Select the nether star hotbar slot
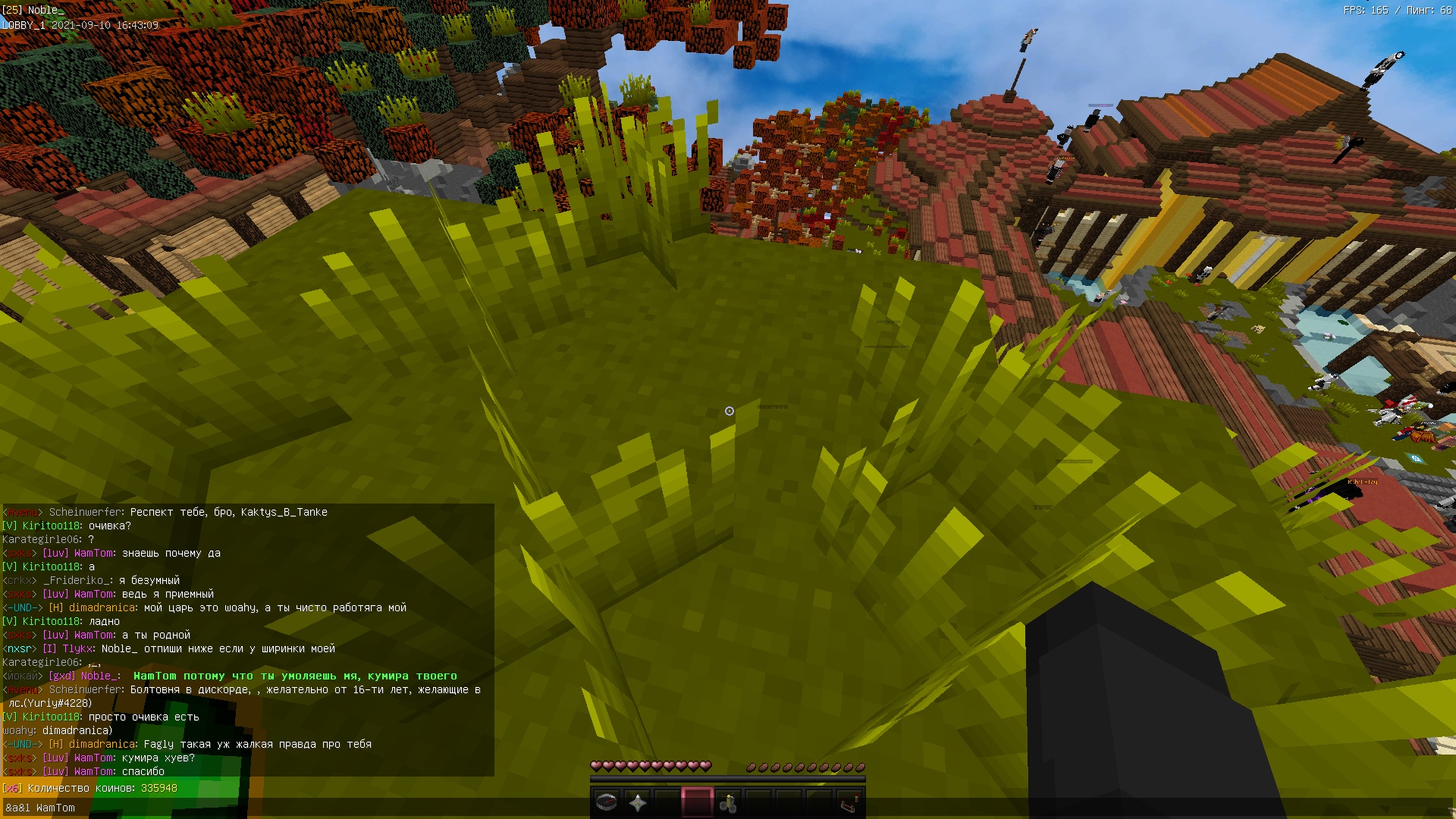 [x=637, y=802]
